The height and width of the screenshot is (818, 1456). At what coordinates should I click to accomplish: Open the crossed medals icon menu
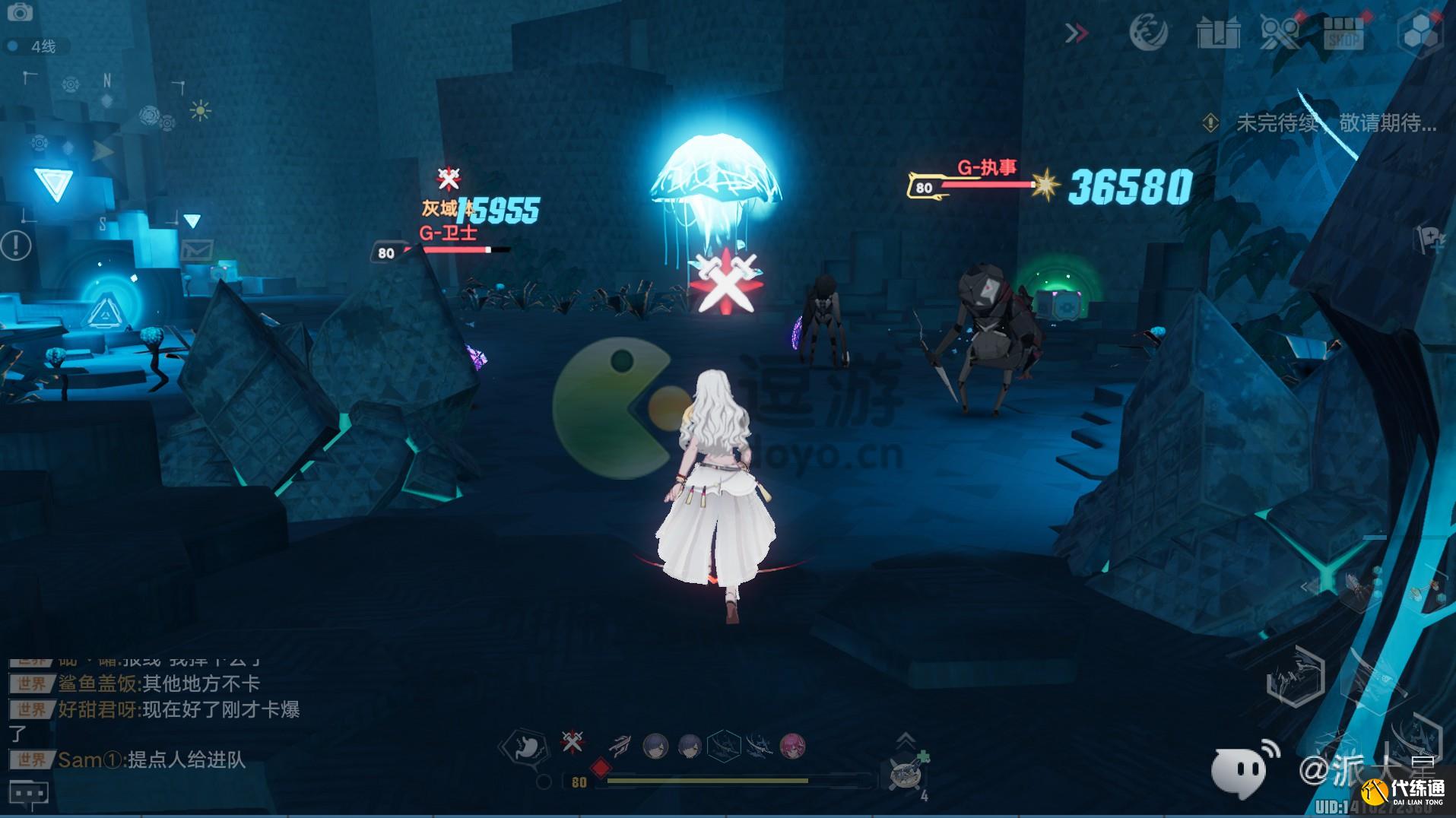click(x=1280, y=33)
